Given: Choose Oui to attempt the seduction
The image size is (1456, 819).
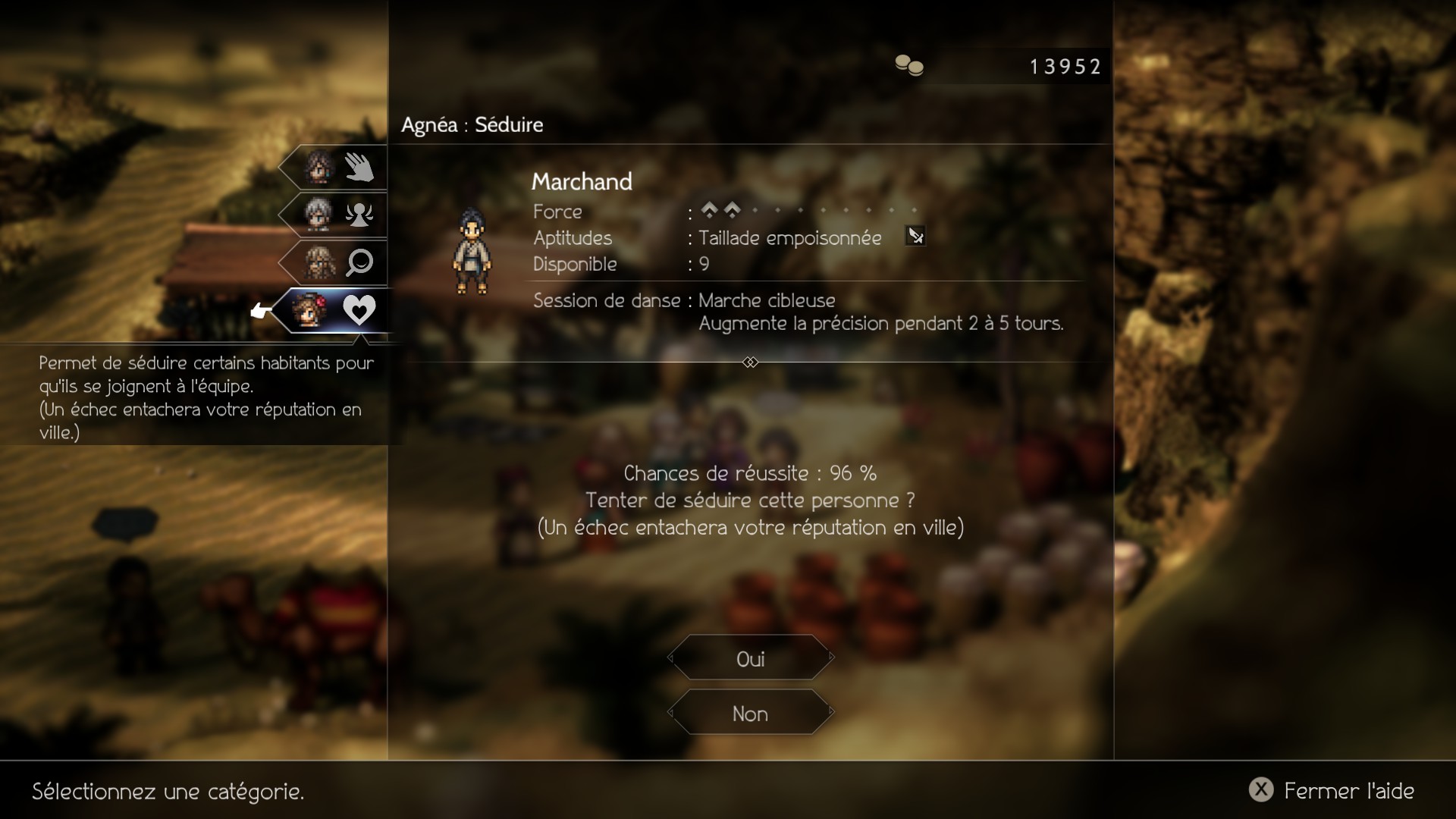Looking at the screenshot, I should 750,658.
